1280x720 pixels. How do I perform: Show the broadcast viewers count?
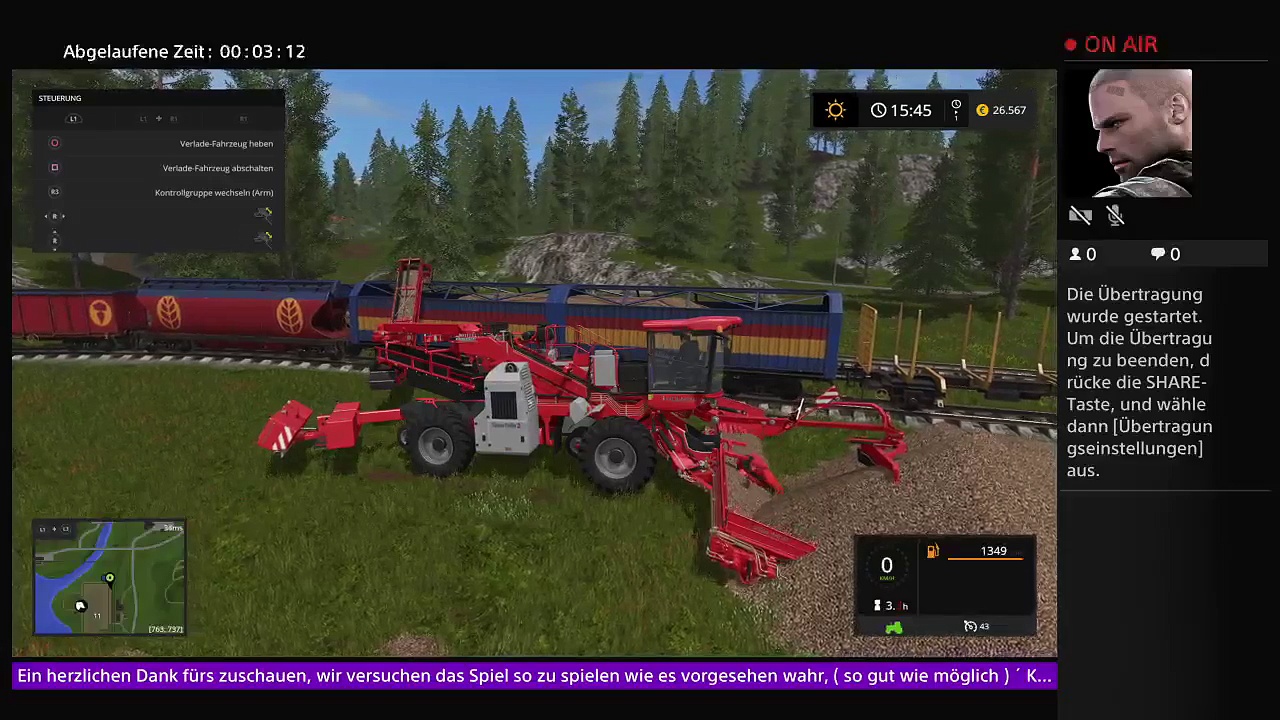[1083, 254]
